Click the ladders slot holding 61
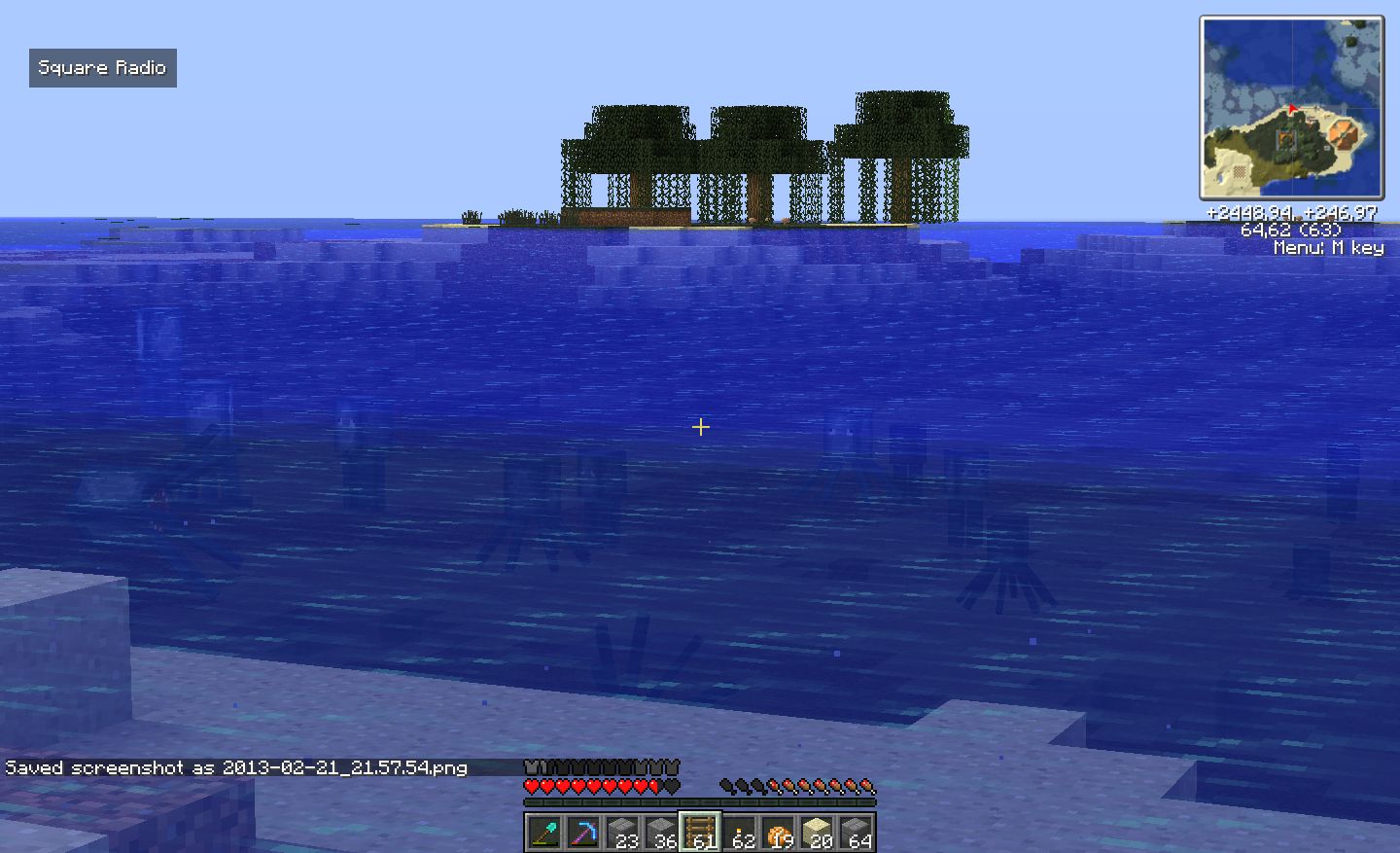Screen dimensions: 1400x853 (x=700, y=833)
